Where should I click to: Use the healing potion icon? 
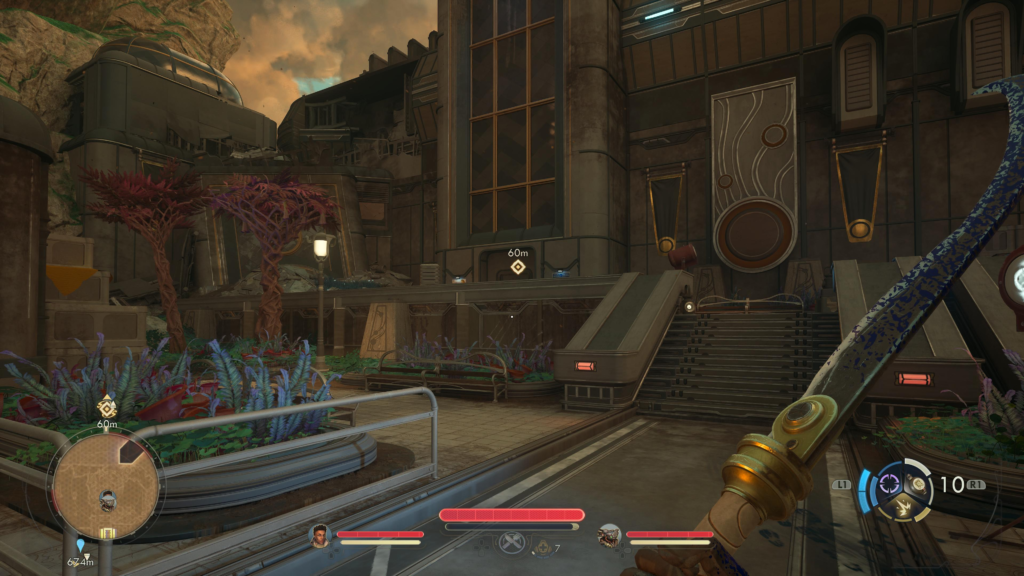(x=543, y=546)
